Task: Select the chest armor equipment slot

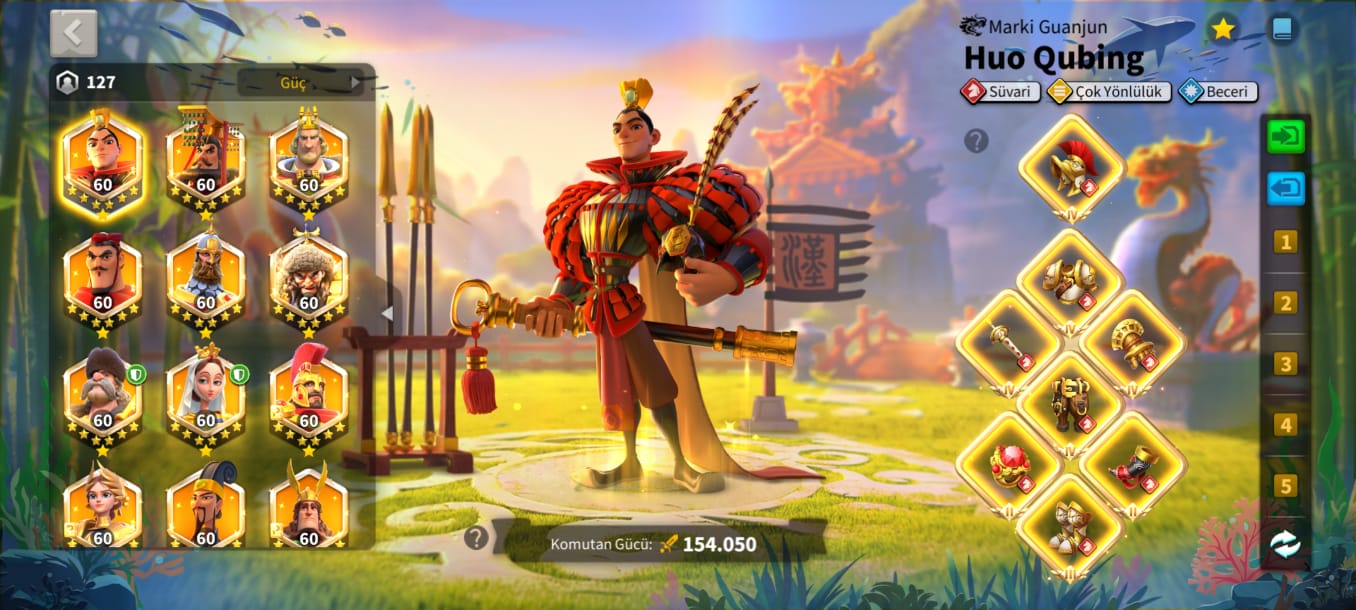Action: click(1070, 279)
